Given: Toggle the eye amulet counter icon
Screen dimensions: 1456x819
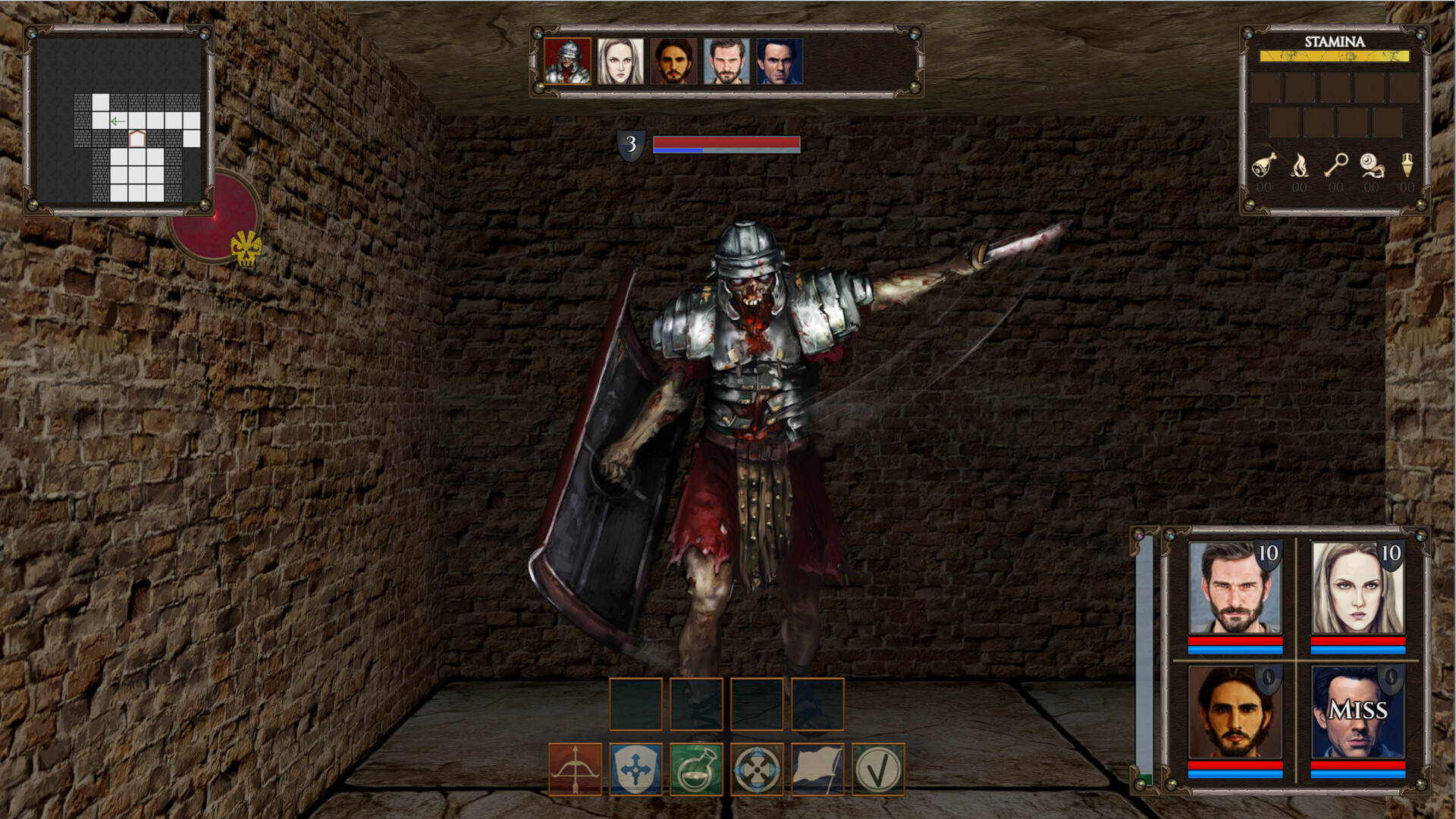Looking at the screenshot, I should point(1373,167).
